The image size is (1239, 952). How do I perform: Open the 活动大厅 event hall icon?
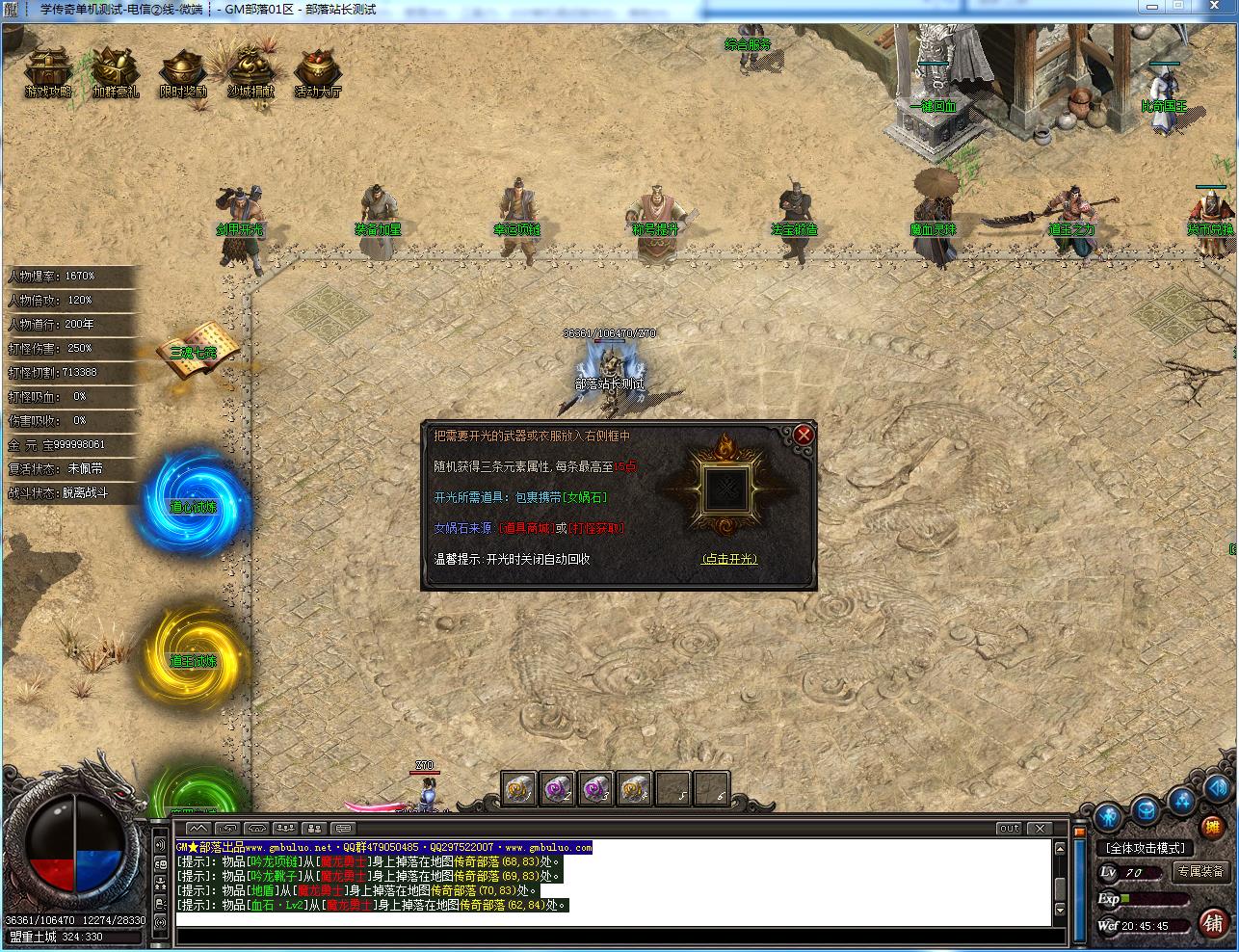[x=317, y=72]
